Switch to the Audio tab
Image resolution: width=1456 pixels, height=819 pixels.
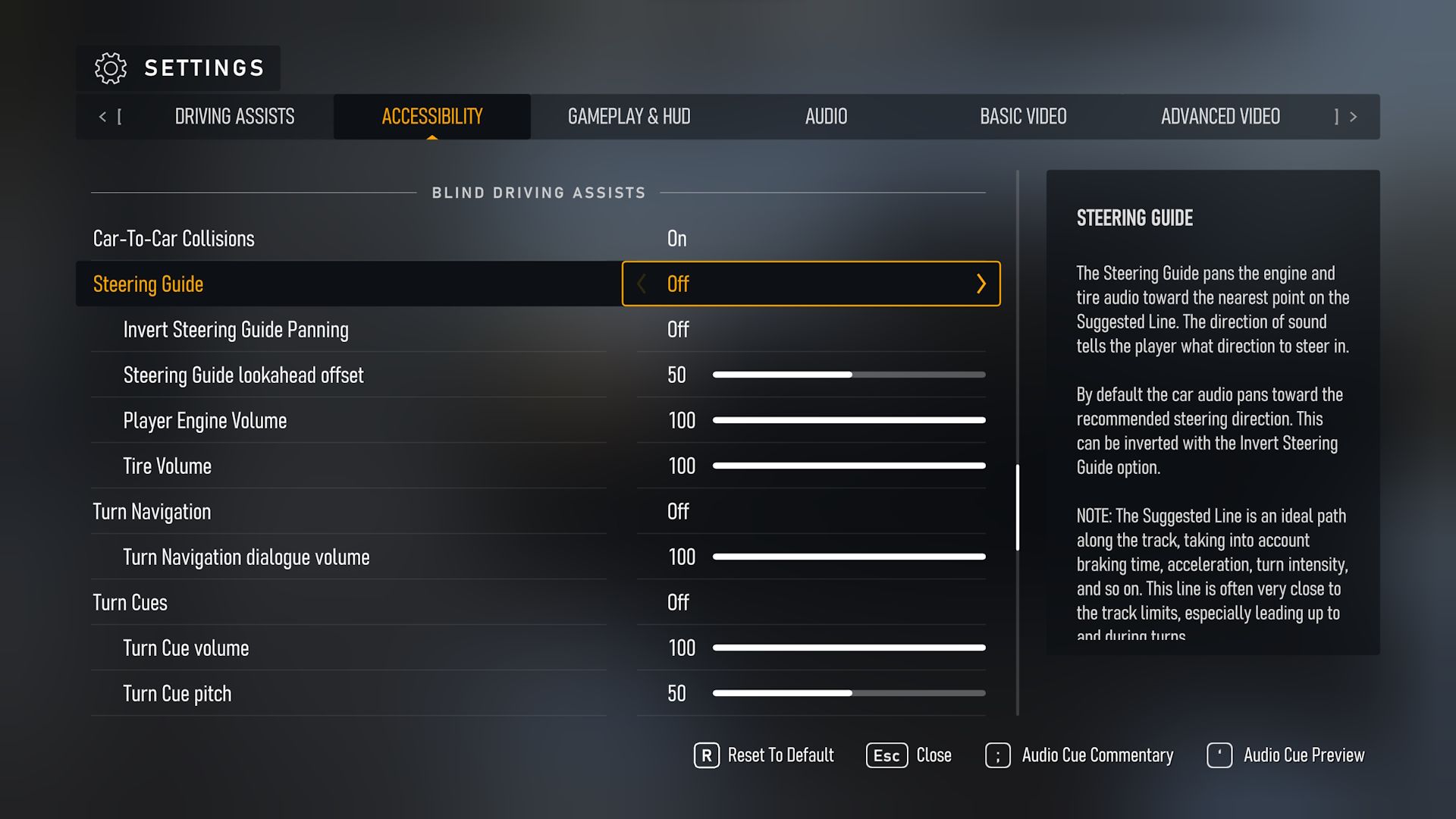(826, 117)
